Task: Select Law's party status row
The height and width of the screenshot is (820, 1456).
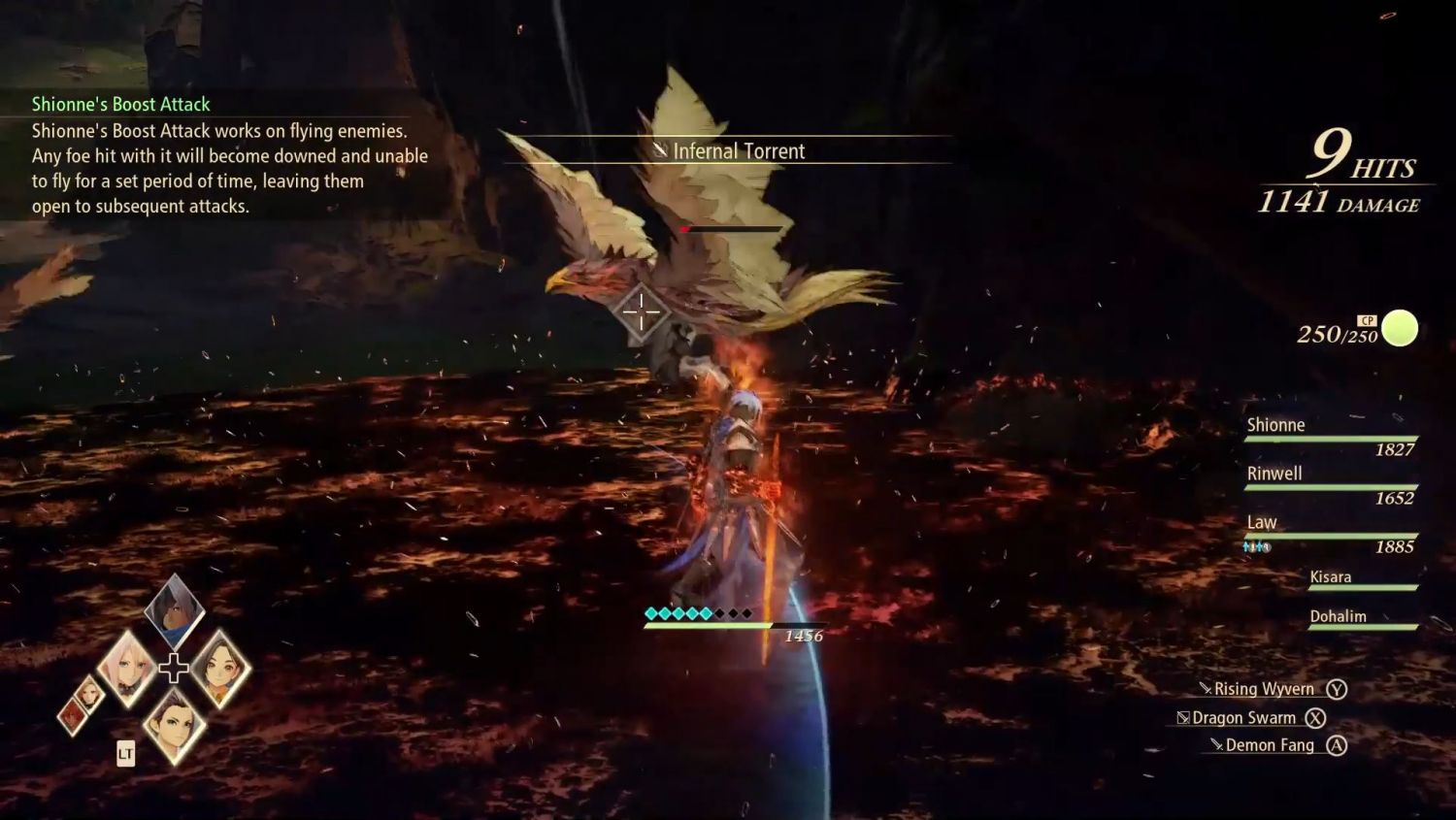Action: click(x=1330, y=533)
